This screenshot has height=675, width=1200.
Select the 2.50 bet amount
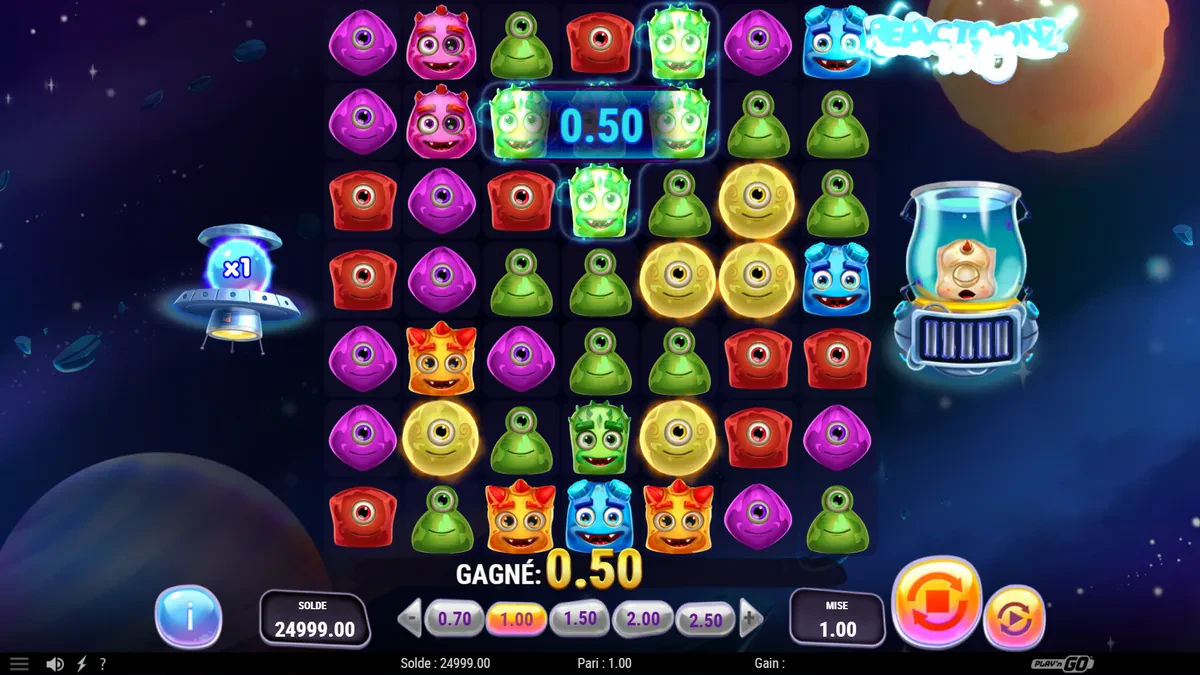pyautogui.click(x=706, y=620)
